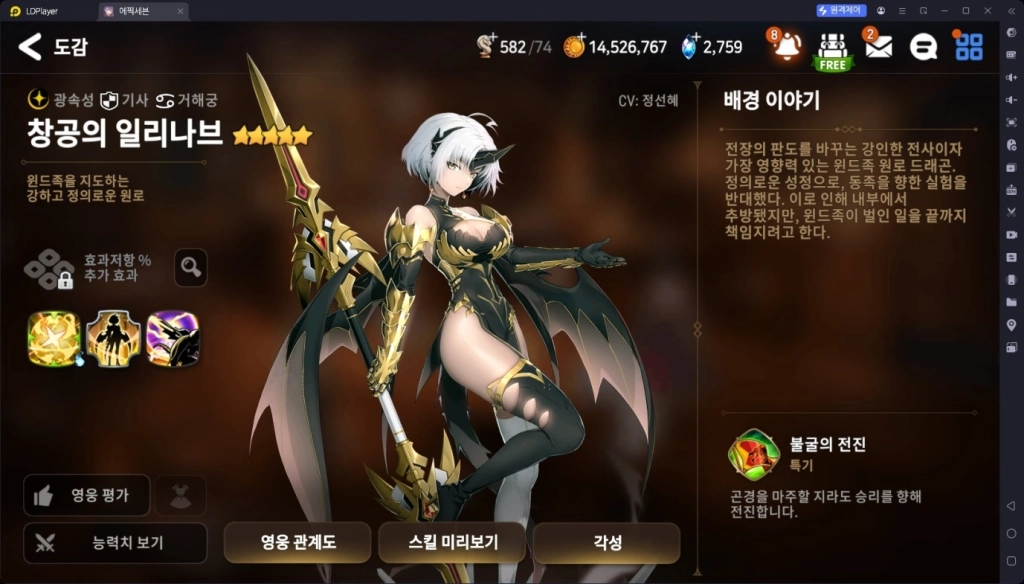Open 영웅 평가 hero reviews
Viewport: 1024px width, 584px height.
click(x=88, y=495)
